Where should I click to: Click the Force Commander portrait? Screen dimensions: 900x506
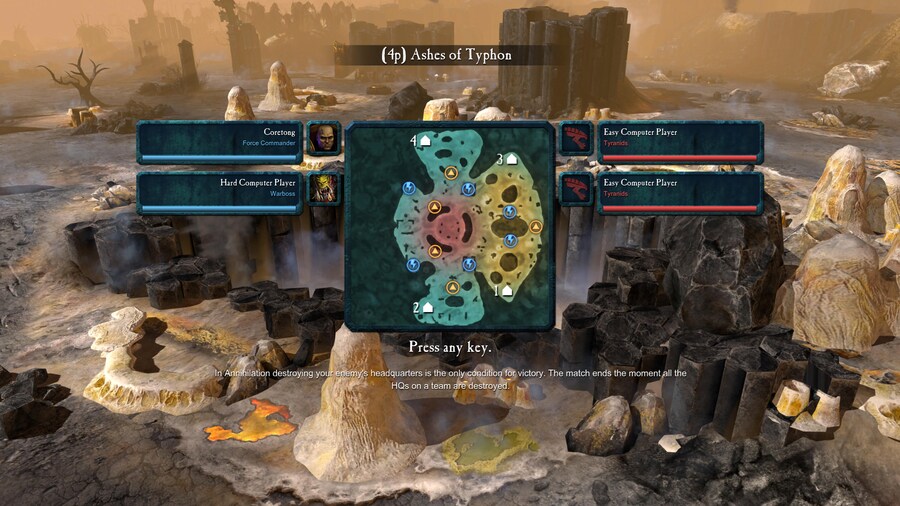click(x=323, y=139)
